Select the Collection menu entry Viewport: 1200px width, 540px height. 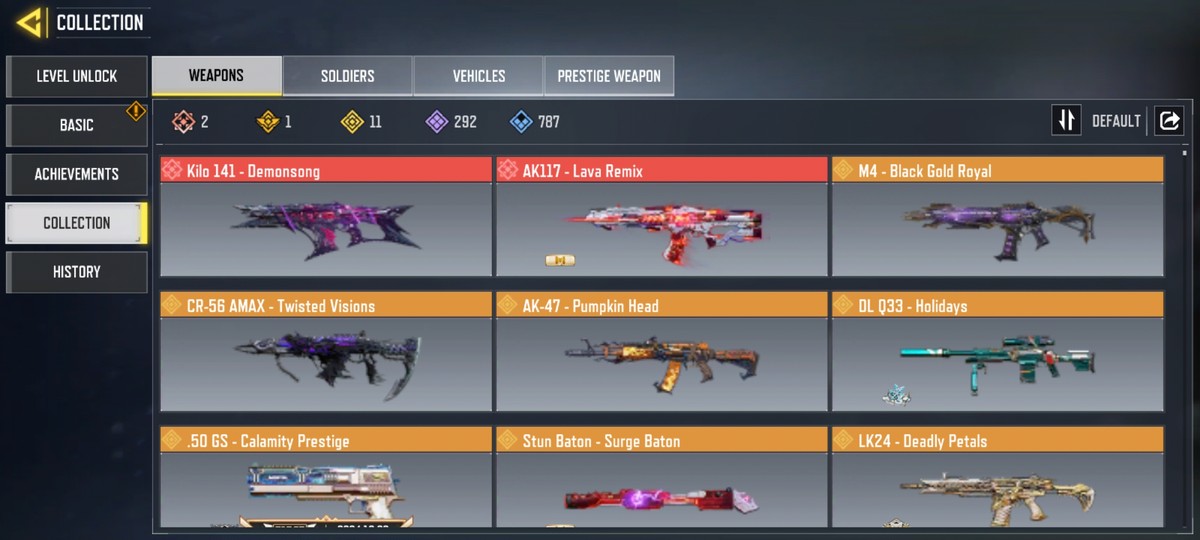coord(77,223)
